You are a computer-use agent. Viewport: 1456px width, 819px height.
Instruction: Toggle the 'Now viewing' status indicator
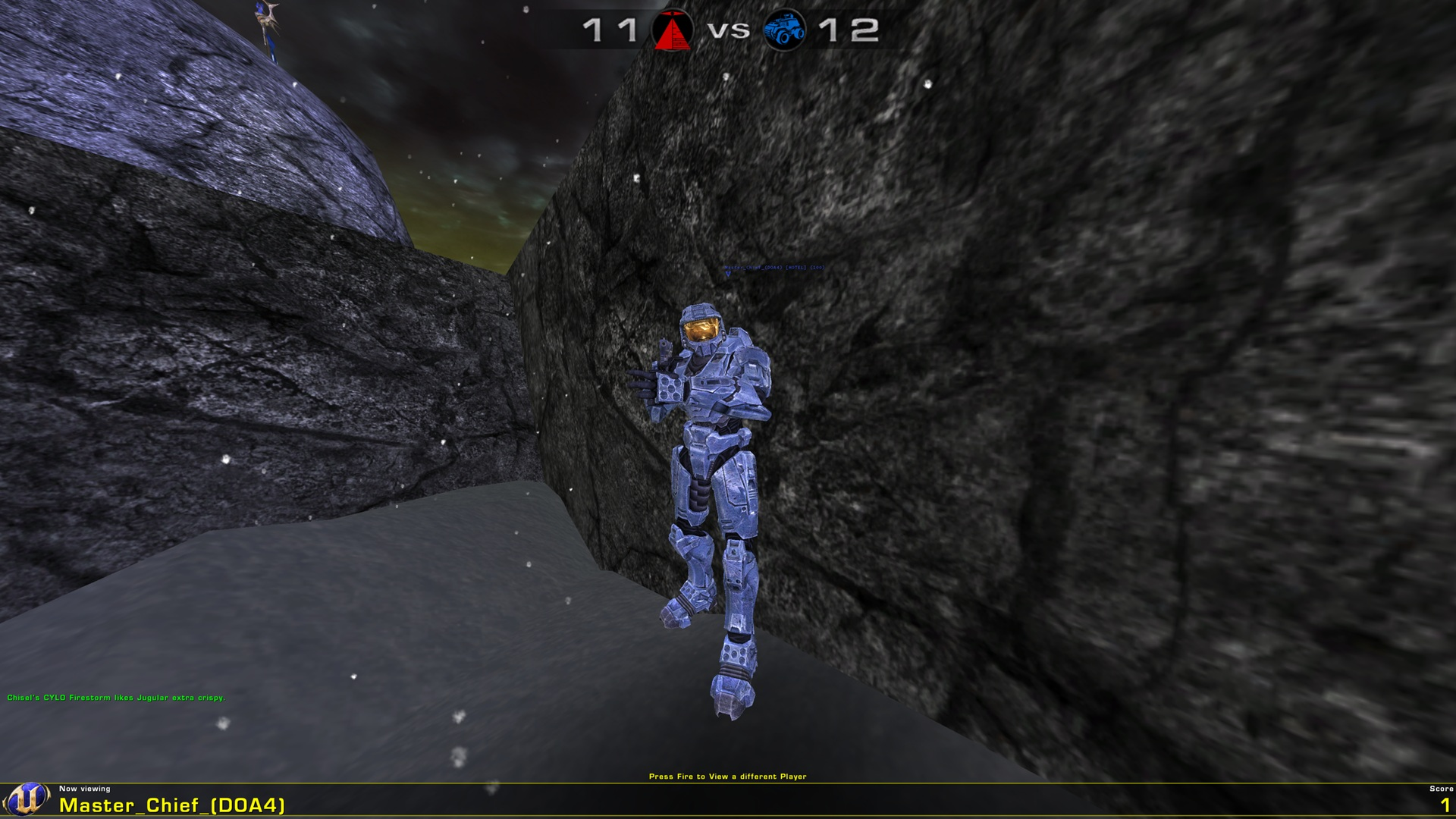pos(86,789)
